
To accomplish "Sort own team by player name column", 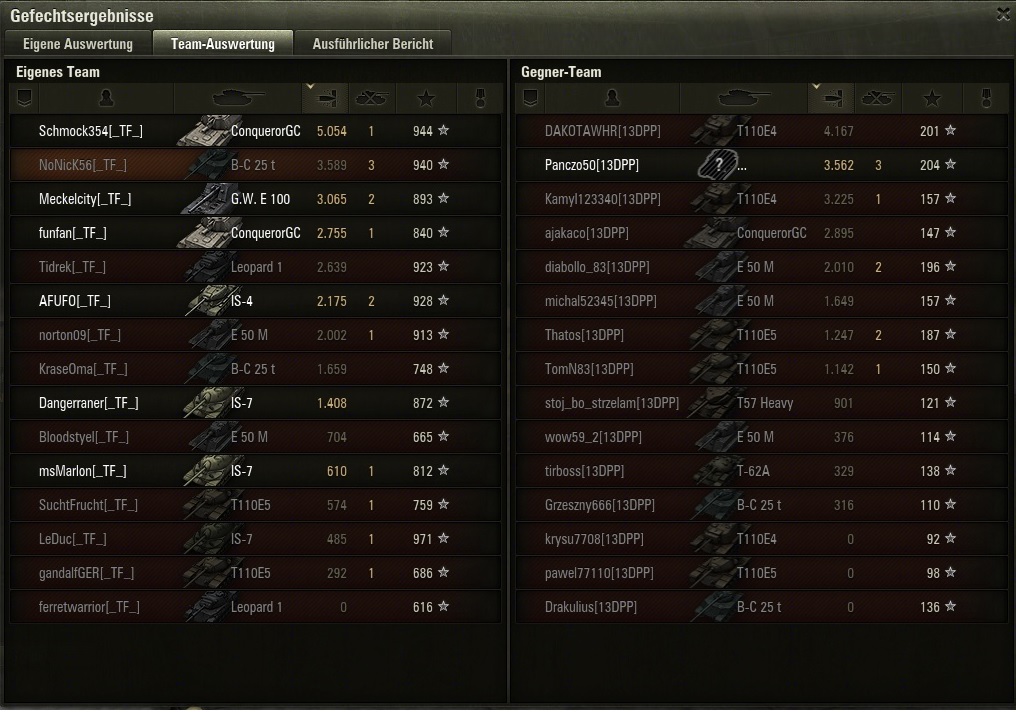I will 107,98.
